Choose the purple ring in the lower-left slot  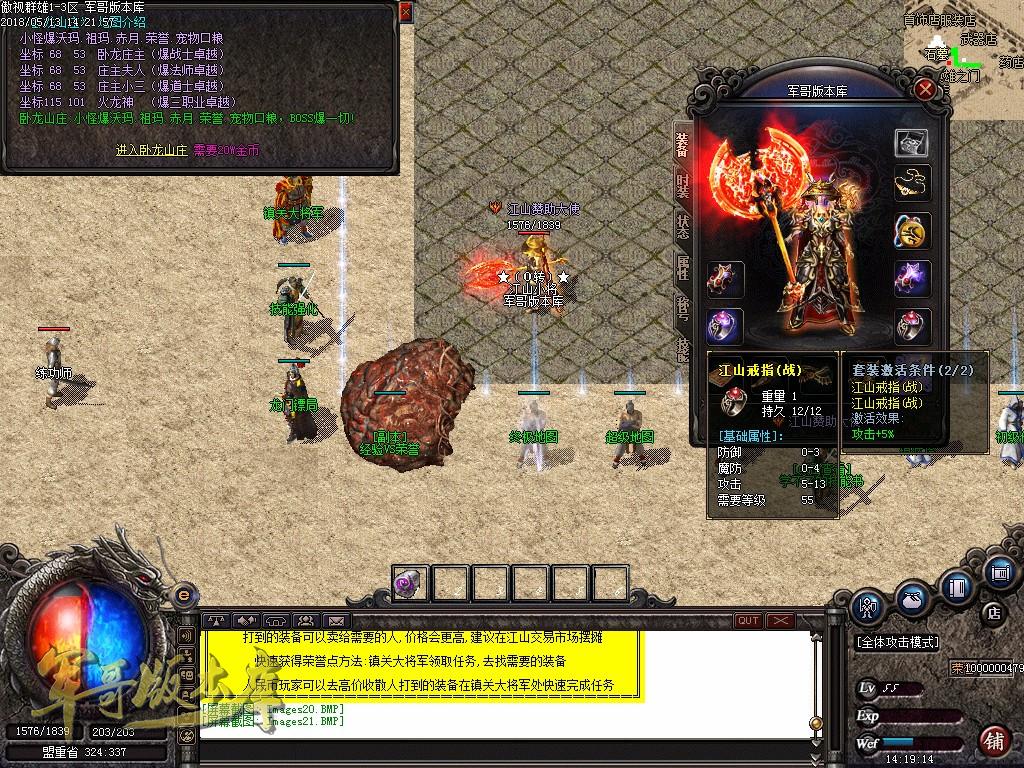pos(724,326)
